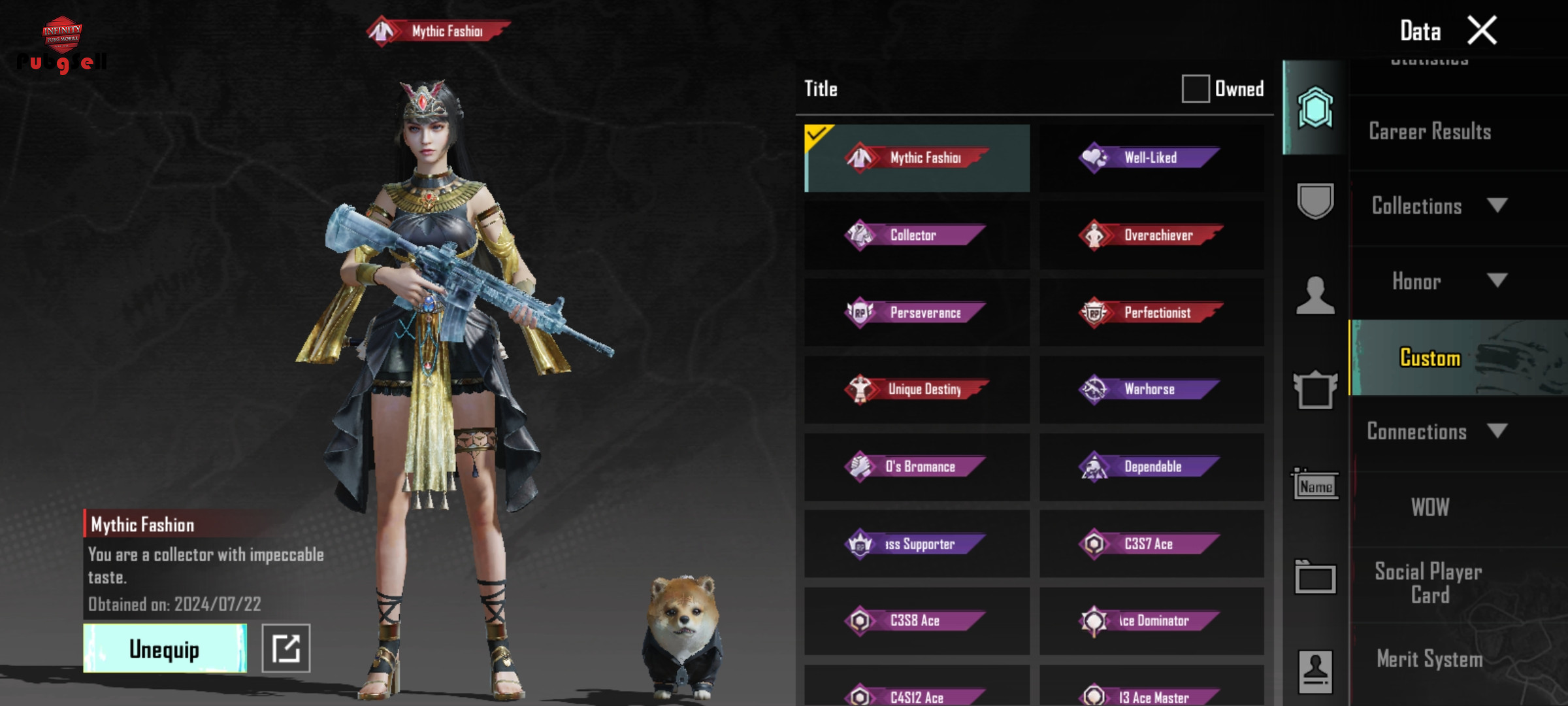Pick the Warhorse title

coord(1151,390)
